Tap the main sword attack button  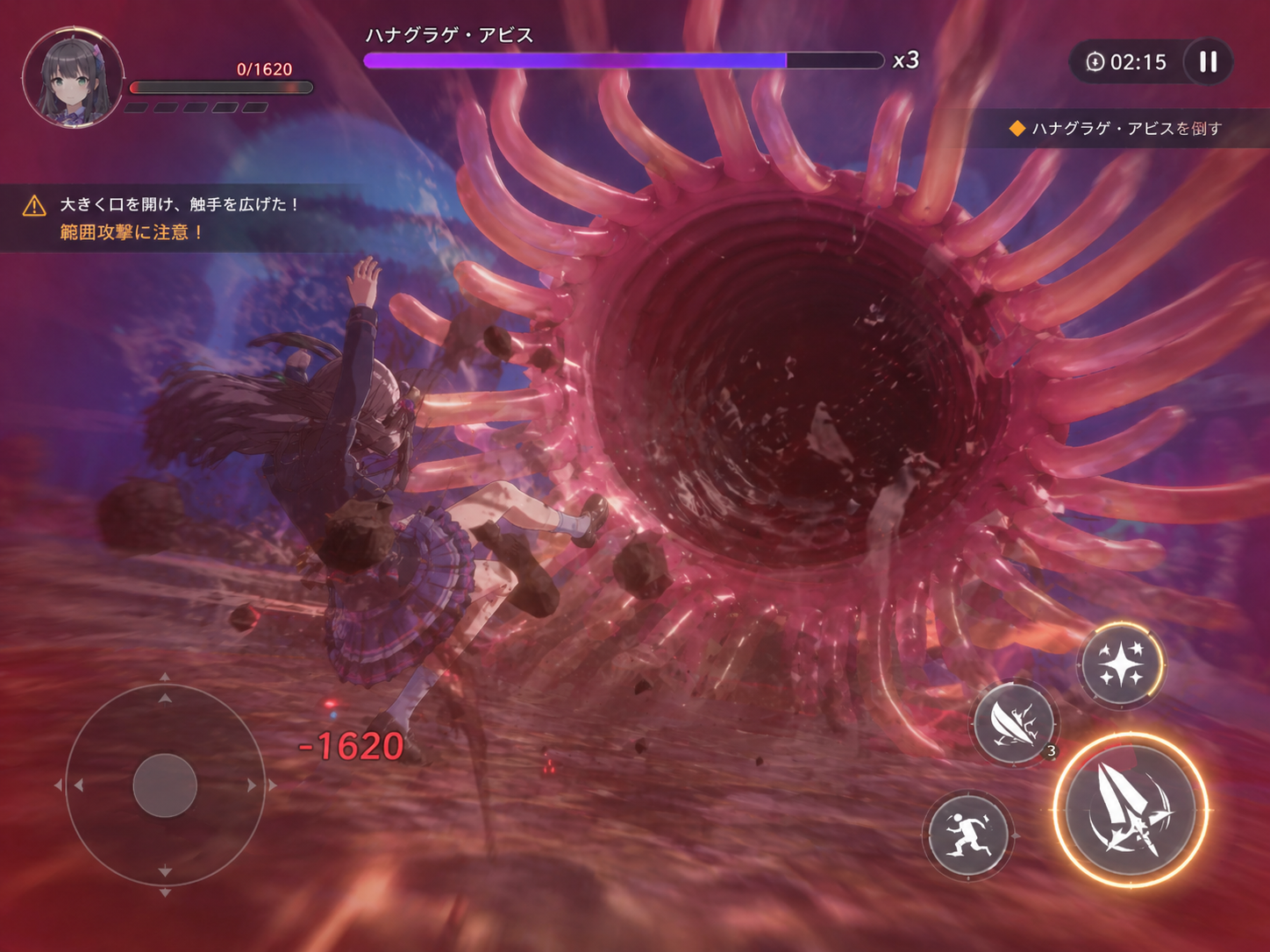pyautogui.click(x=1130, y=811)
